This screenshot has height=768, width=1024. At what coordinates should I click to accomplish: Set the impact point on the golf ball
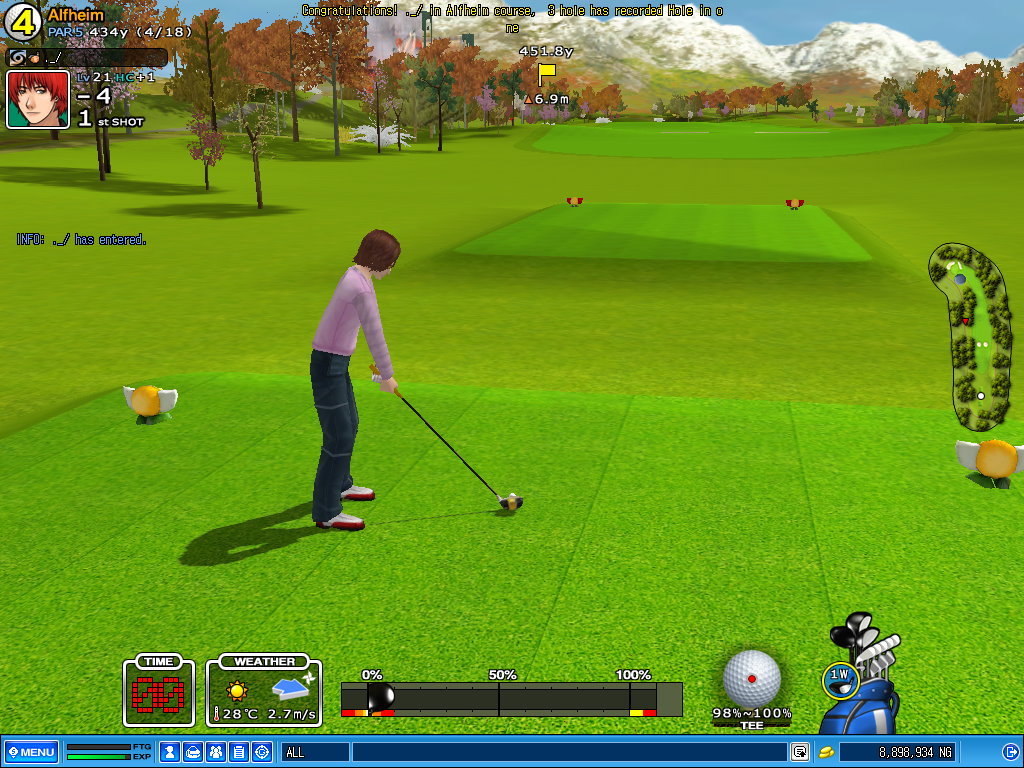point(752,678)
